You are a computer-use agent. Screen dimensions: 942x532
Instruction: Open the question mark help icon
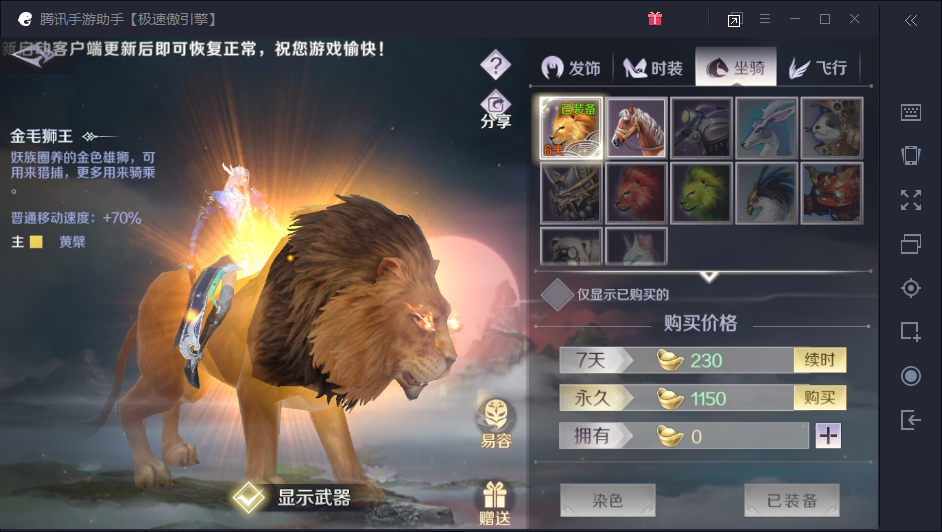point(495,65)
